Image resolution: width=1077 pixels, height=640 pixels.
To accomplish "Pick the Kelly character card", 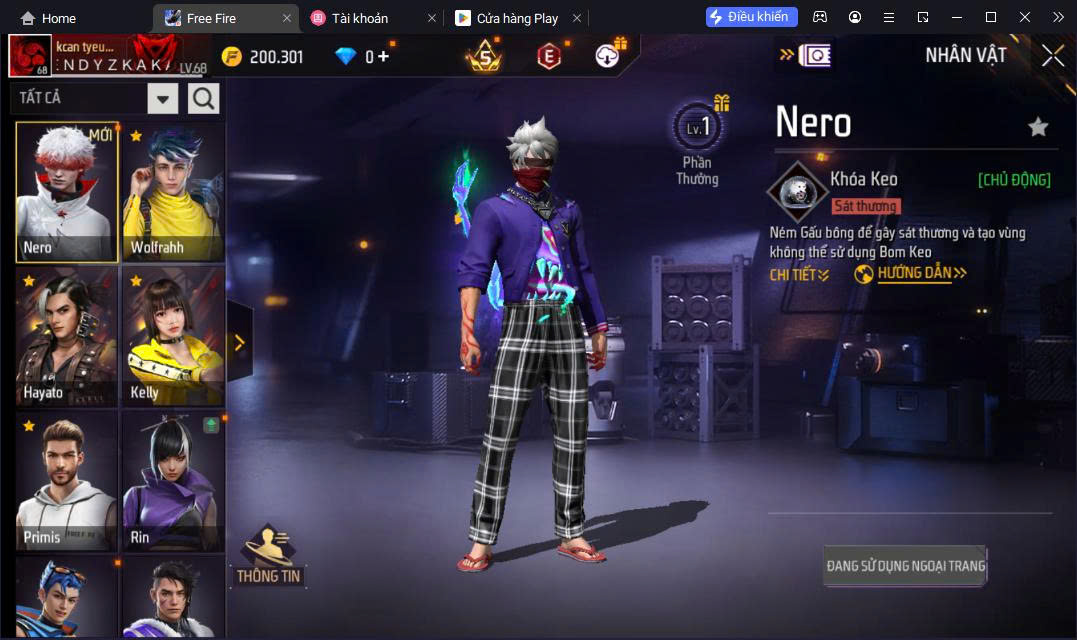I will (173, 336).
